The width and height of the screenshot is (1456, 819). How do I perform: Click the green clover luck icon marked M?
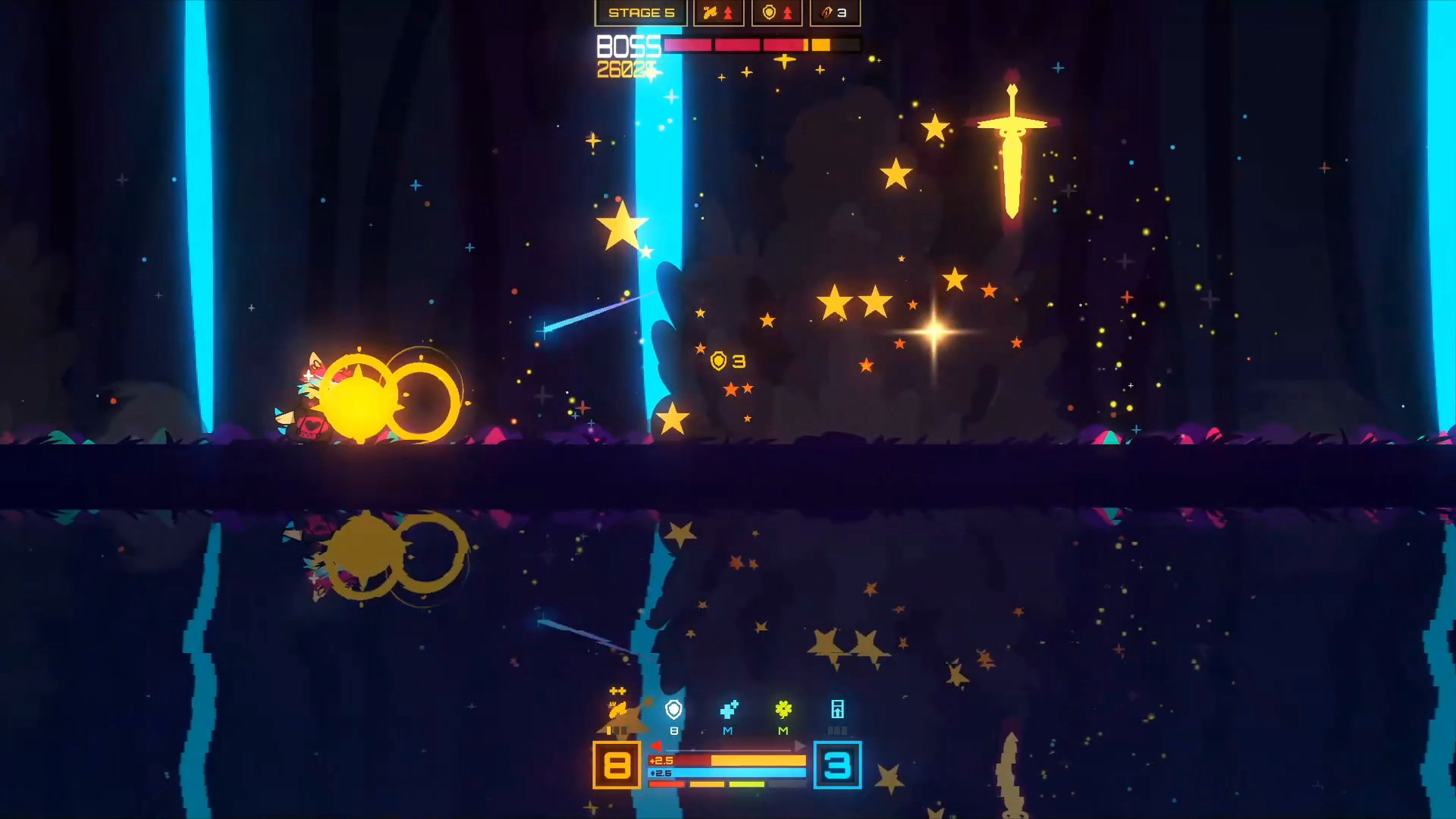(x=783, y=711)
